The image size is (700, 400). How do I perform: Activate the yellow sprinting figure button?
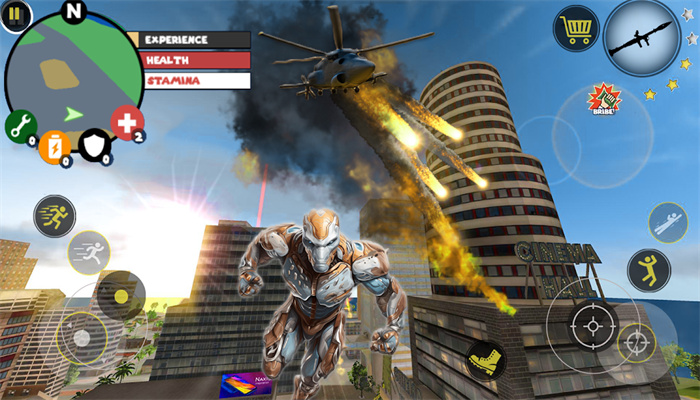coord(54,215)
